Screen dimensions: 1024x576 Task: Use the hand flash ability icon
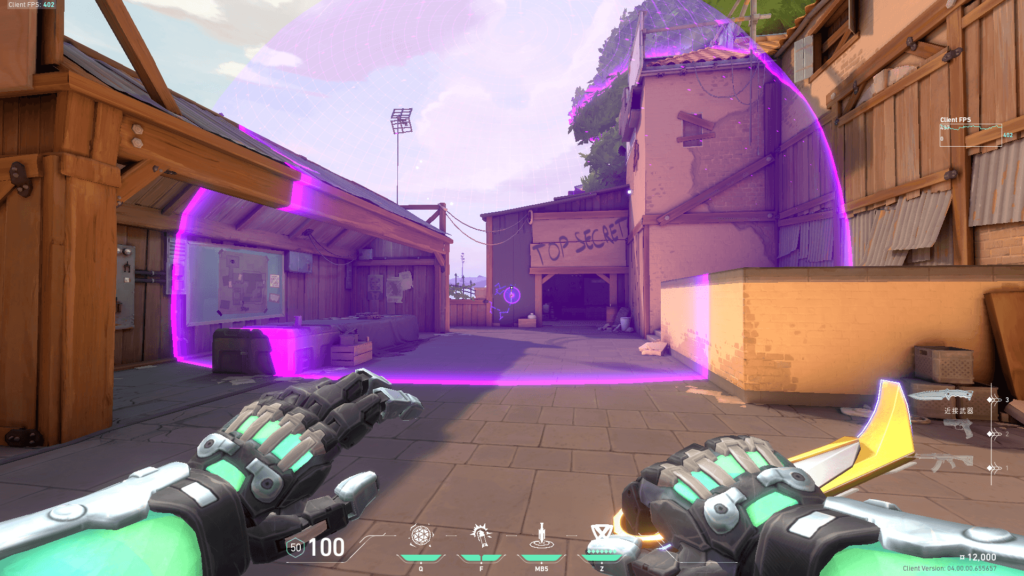pyautogui.click(x=482, y=535)
